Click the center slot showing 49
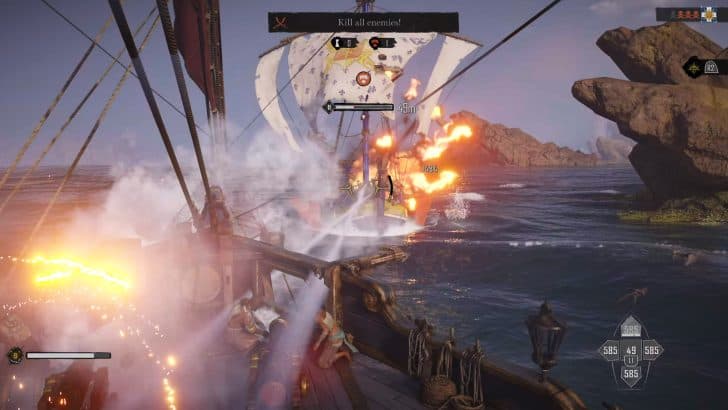 click(x=631, y=350)
